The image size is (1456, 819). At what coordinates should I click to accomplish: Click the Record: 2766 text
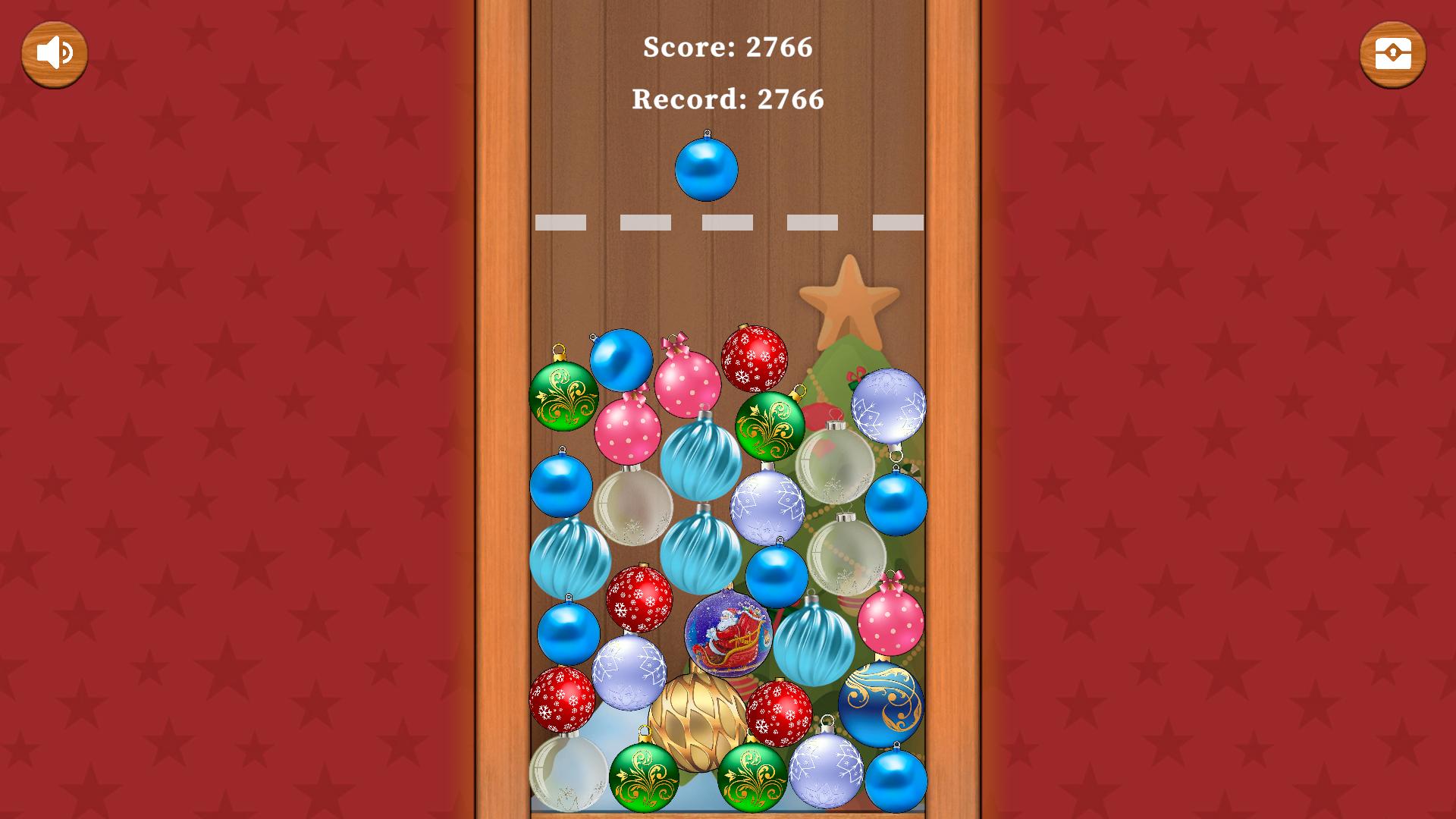727,99
